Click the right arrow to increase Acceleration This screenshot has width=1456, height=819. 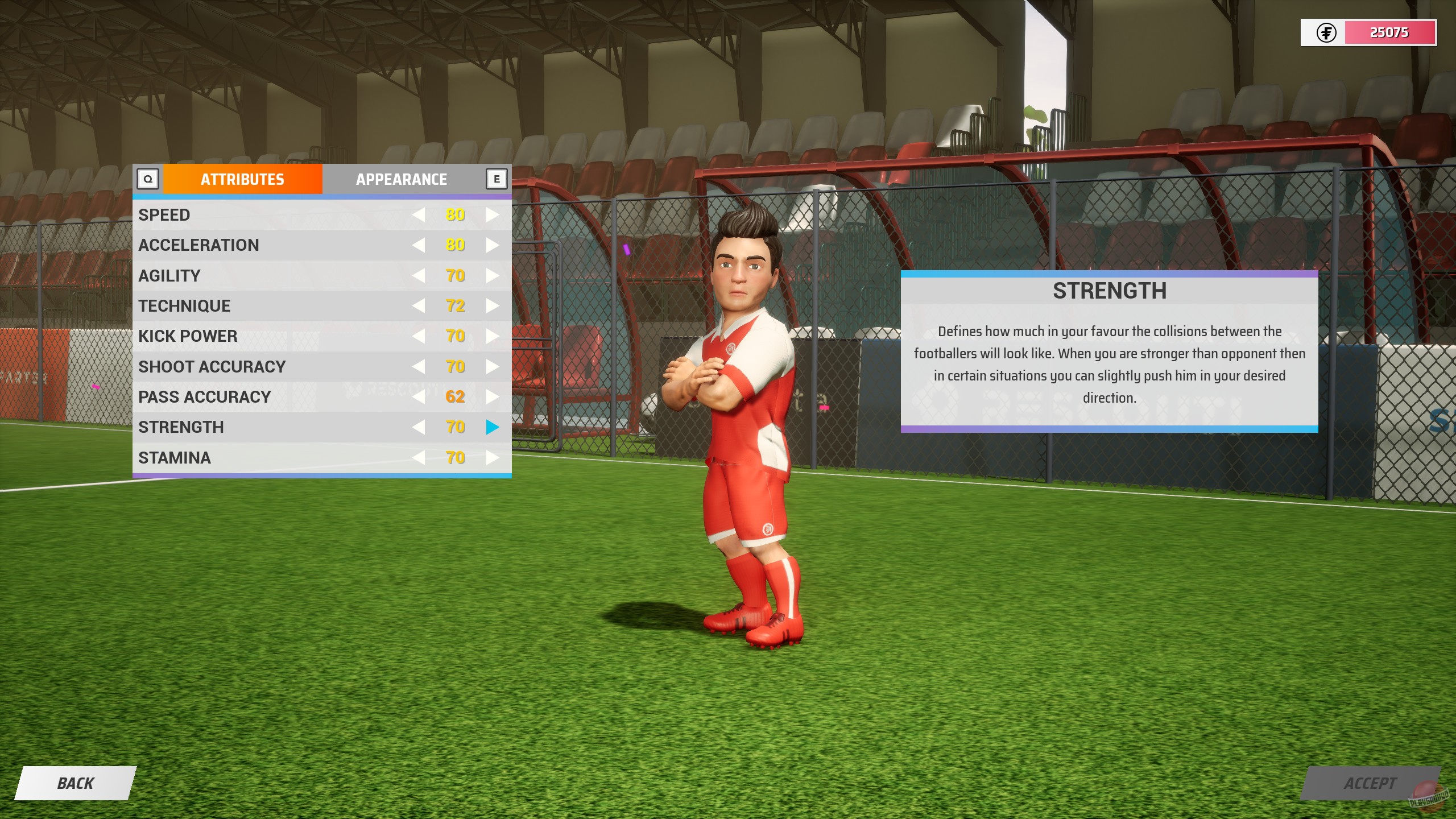(491, 245)
